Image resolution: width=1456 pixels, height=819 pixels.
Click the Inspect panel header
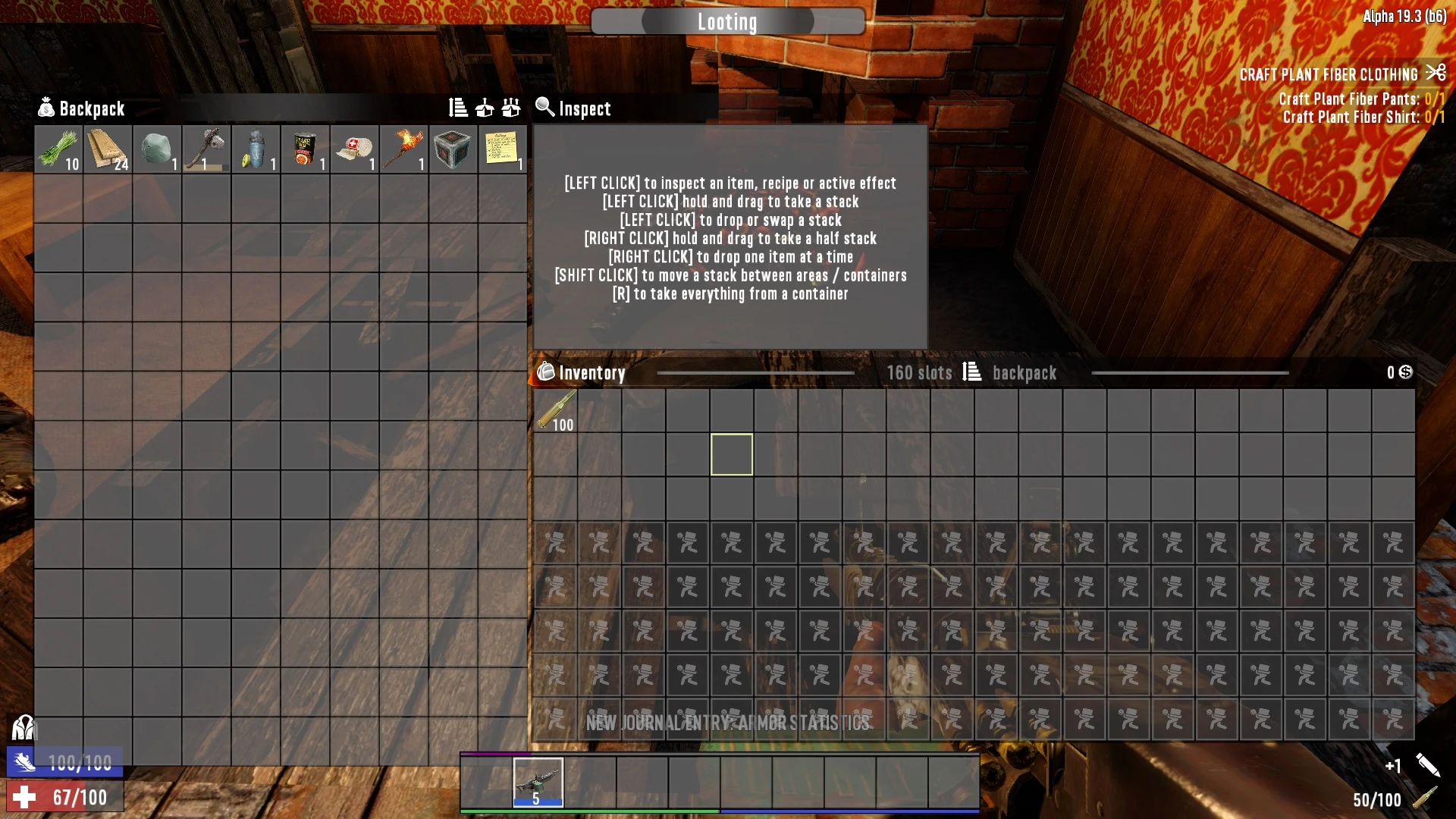click(x=584, y=108)
